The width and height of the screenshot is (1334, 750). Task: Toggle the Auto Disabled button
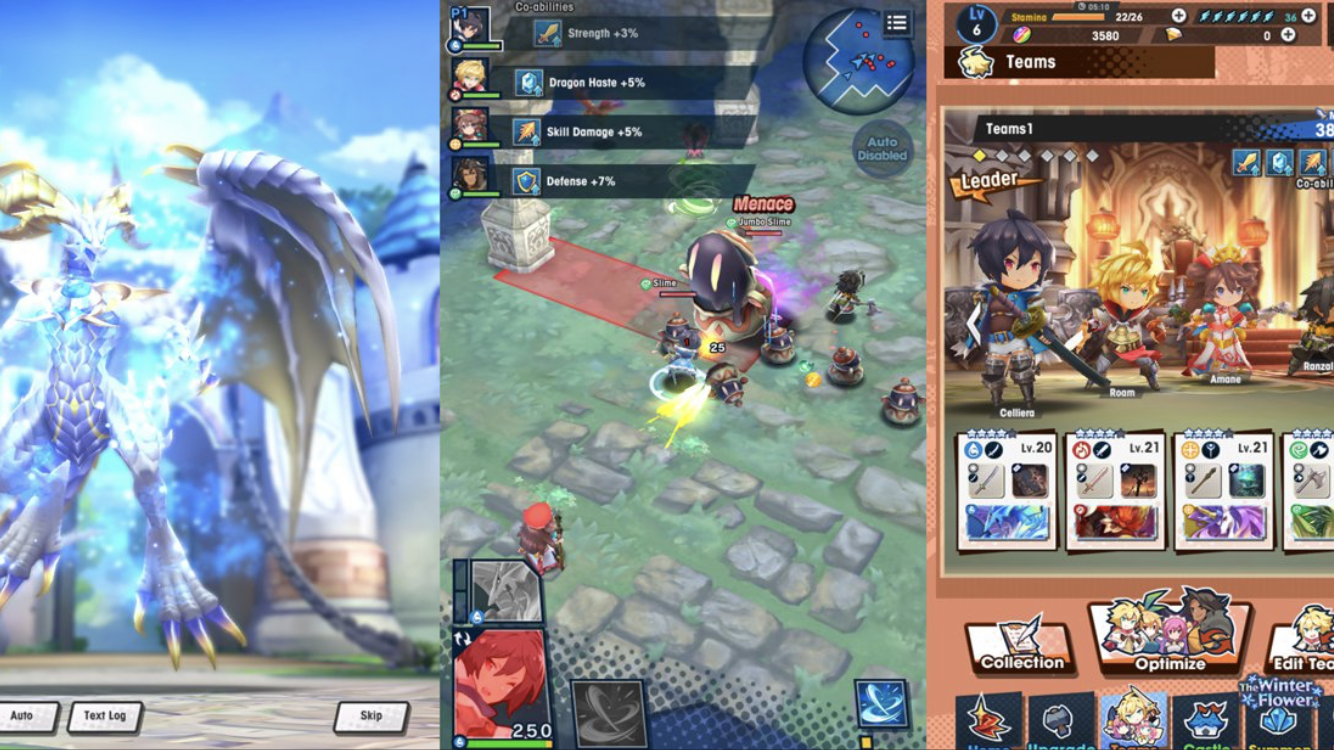[882, 149]
